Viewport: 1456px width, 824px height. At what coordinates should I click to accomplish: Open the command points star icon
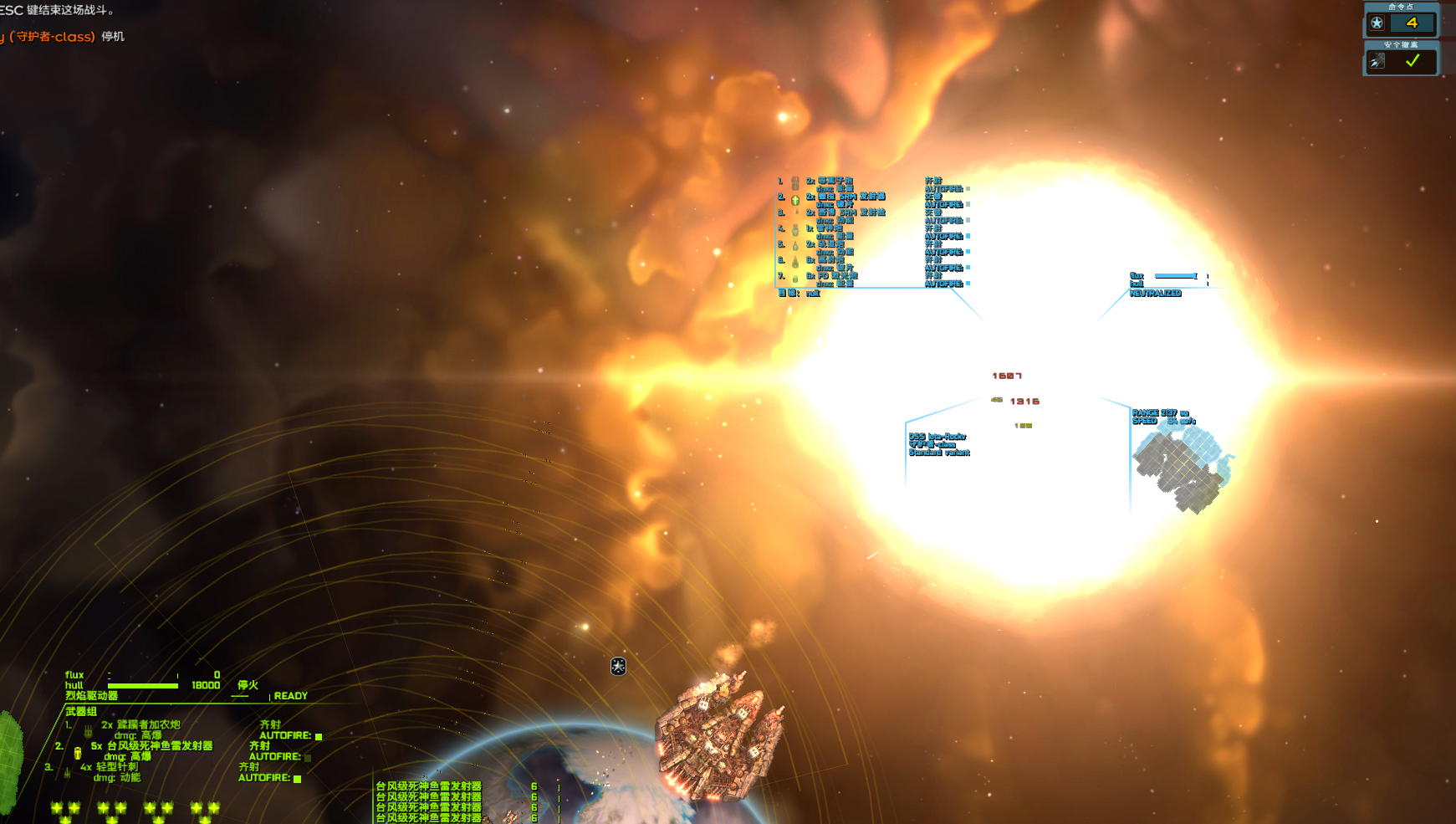tap(1377, 23)
